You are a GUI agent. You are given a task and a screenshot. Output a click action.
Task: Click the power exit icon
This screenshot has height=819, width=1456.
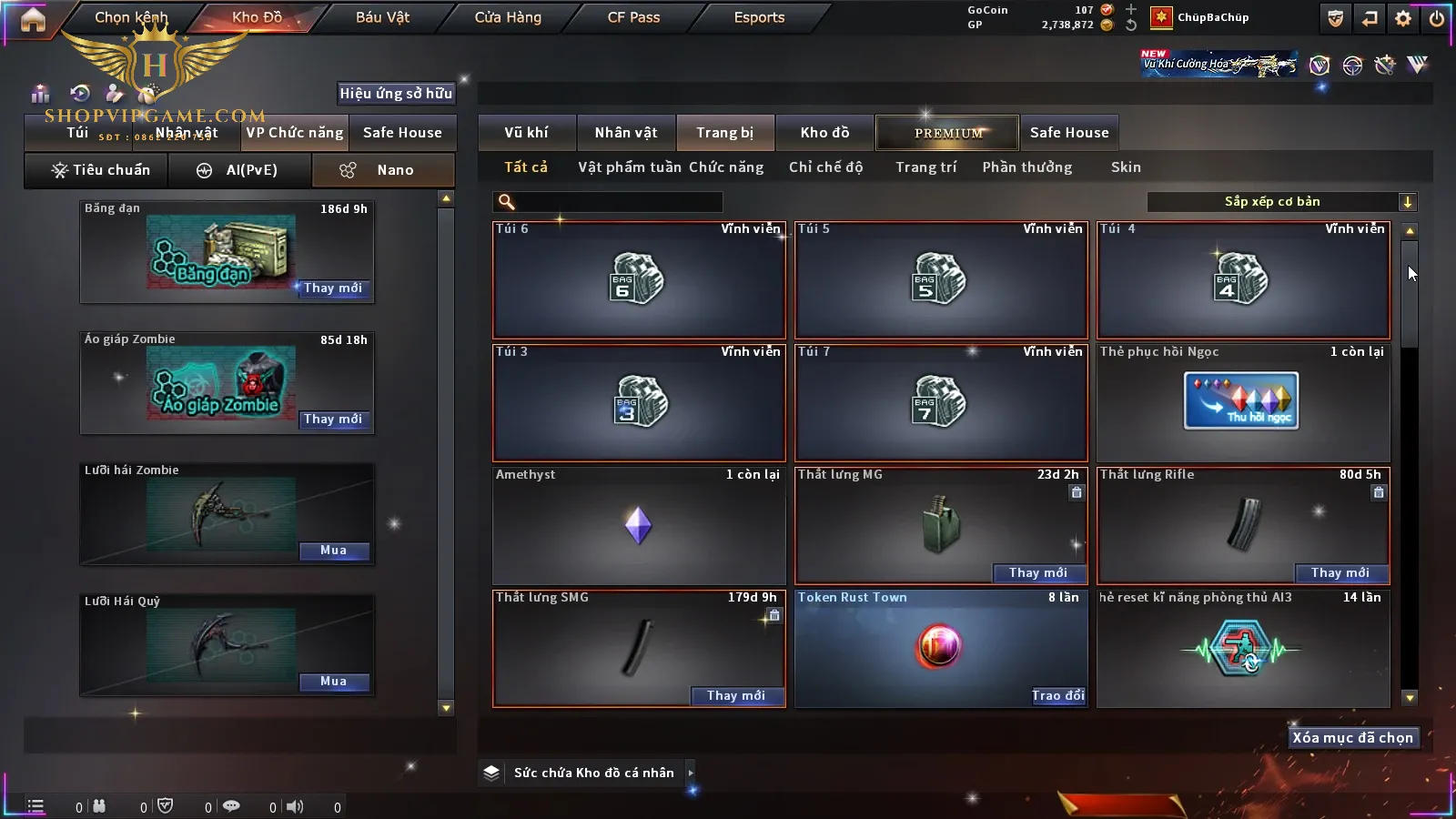1437,18
